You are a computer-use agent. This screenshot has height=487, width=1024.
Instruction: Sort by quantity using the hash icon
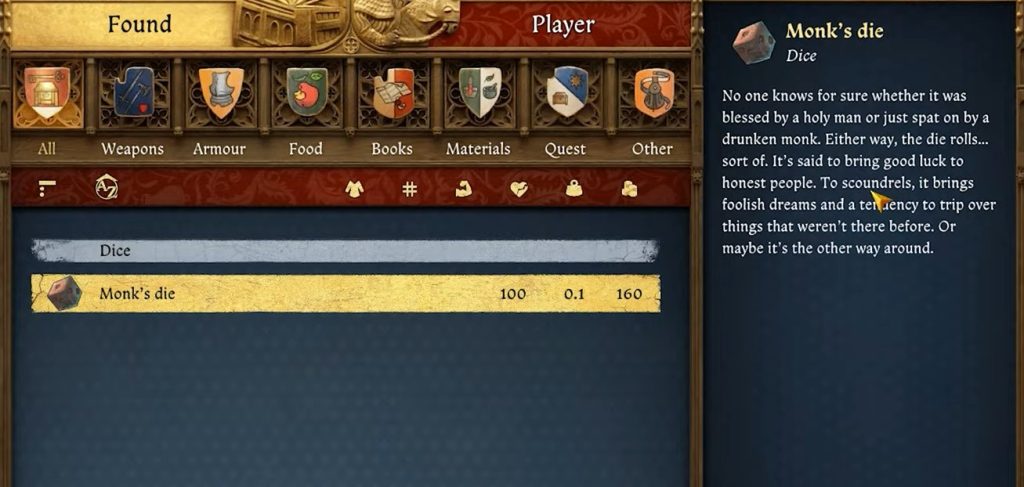(409, 188)
